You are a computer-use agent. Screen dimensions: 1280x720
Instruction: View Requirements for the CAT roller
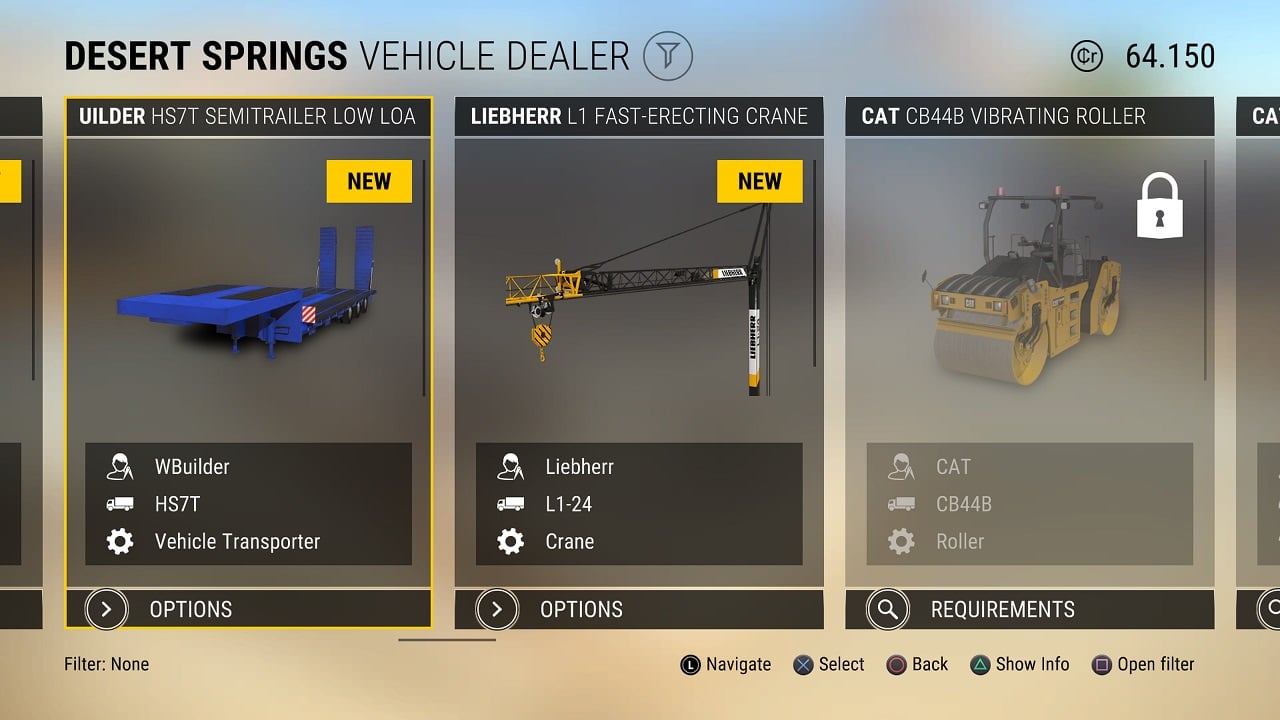pyautogui.click(x=1028, y=609)
